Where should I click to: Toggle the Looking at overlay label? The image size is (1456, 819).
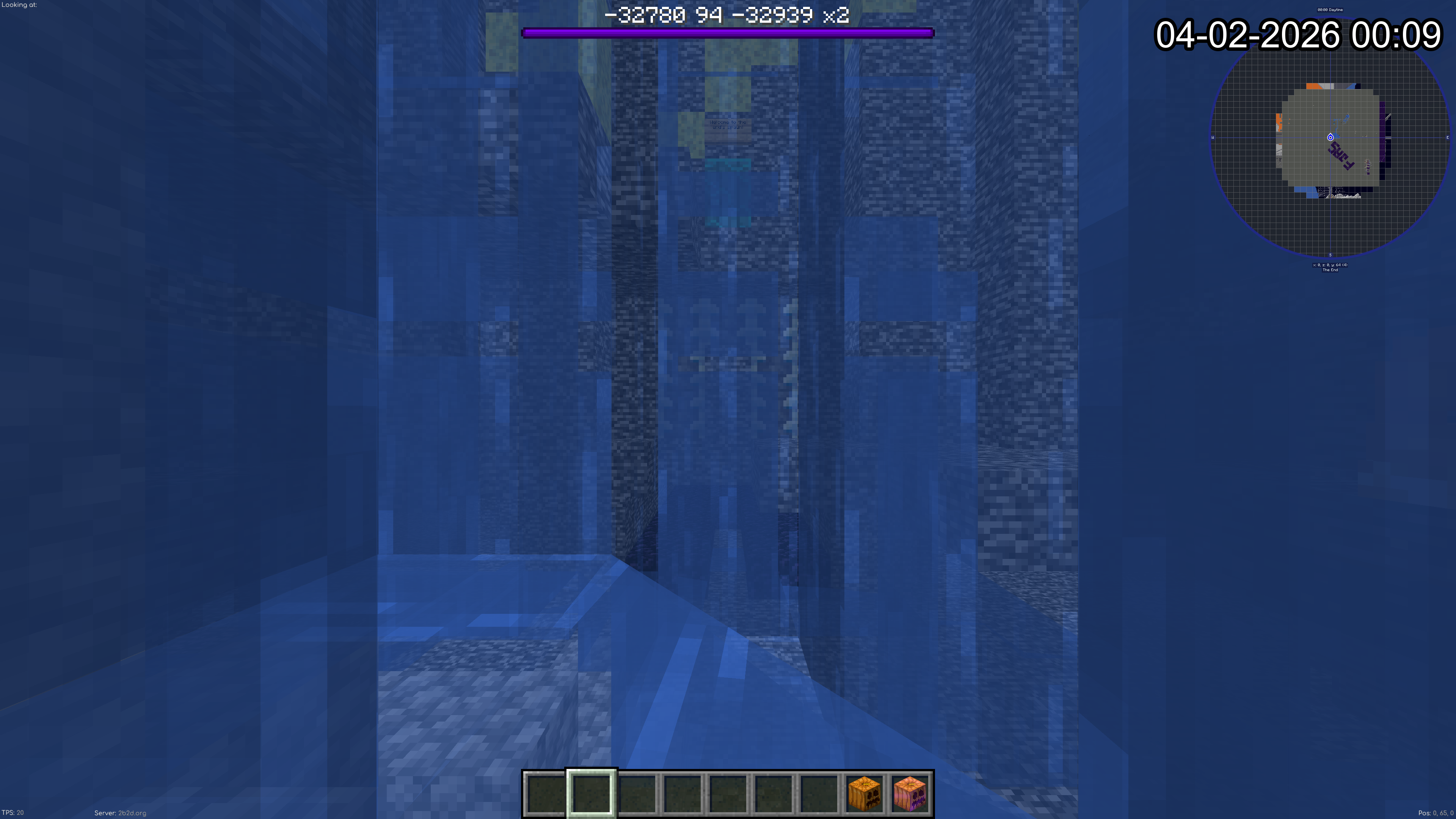(x=19, y=5)
